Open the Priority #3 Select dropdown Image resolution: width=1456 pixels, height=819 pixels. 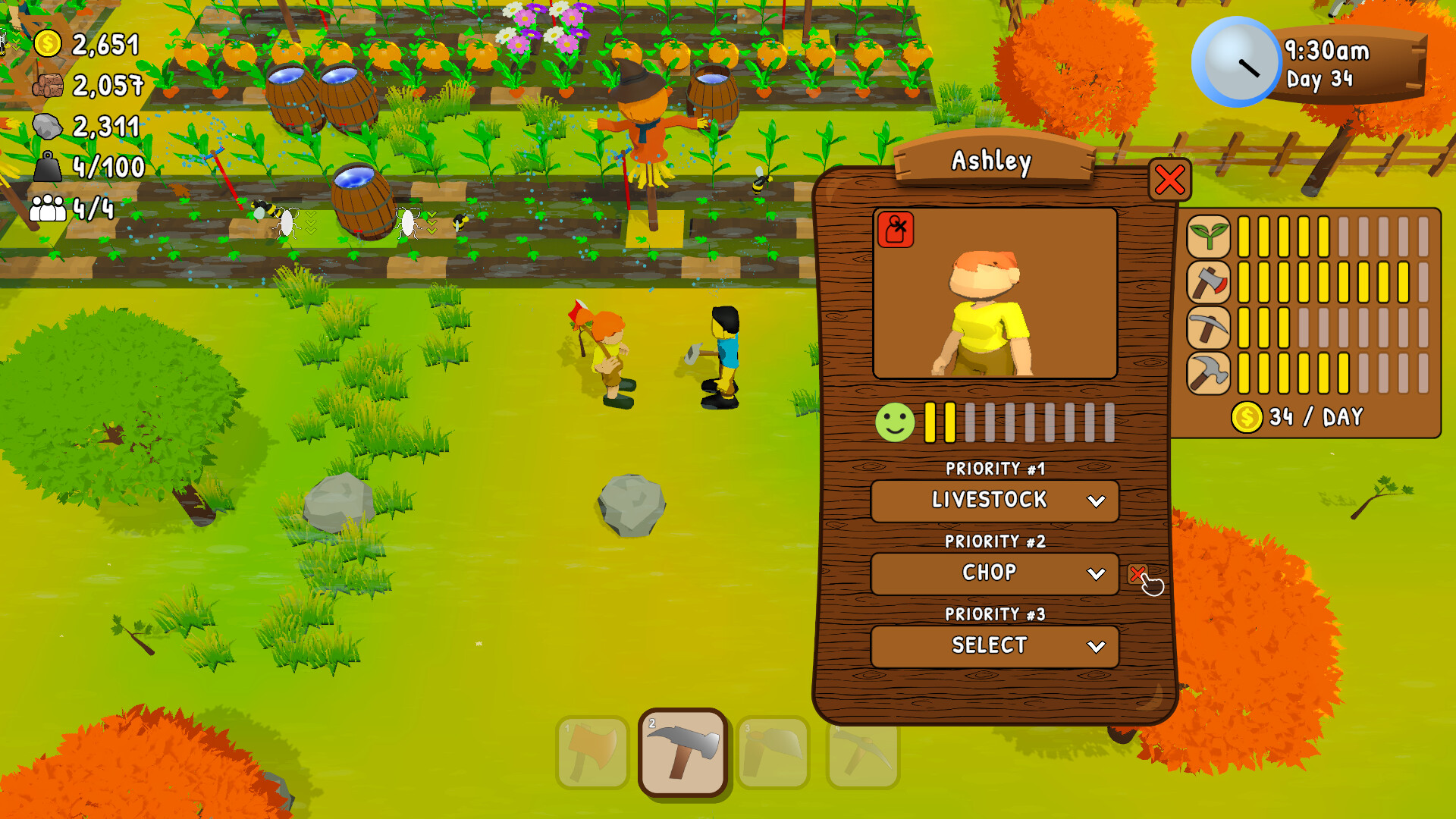pos(994,646)
